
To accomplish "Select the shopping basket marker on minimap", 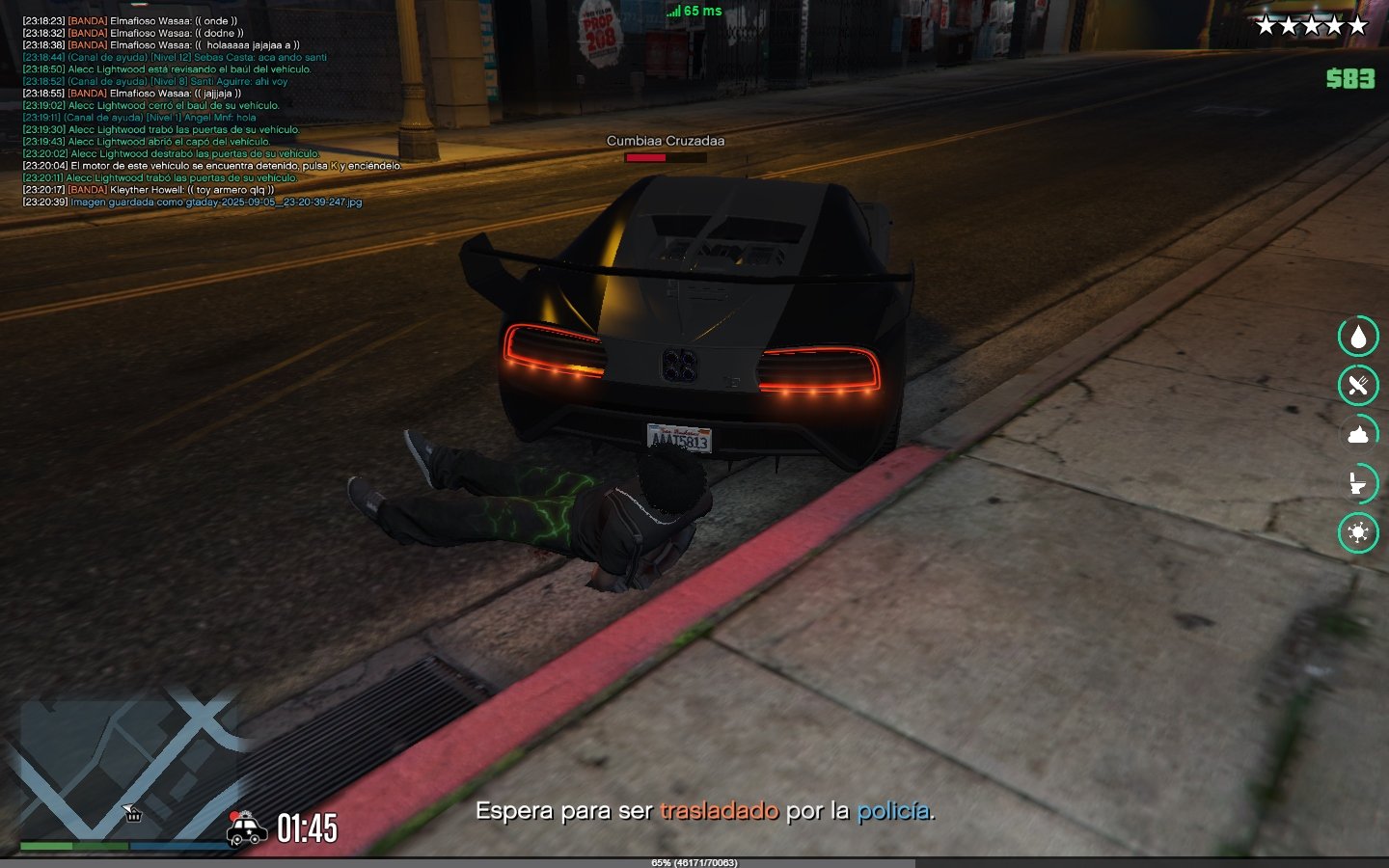I will click(133, 814).
